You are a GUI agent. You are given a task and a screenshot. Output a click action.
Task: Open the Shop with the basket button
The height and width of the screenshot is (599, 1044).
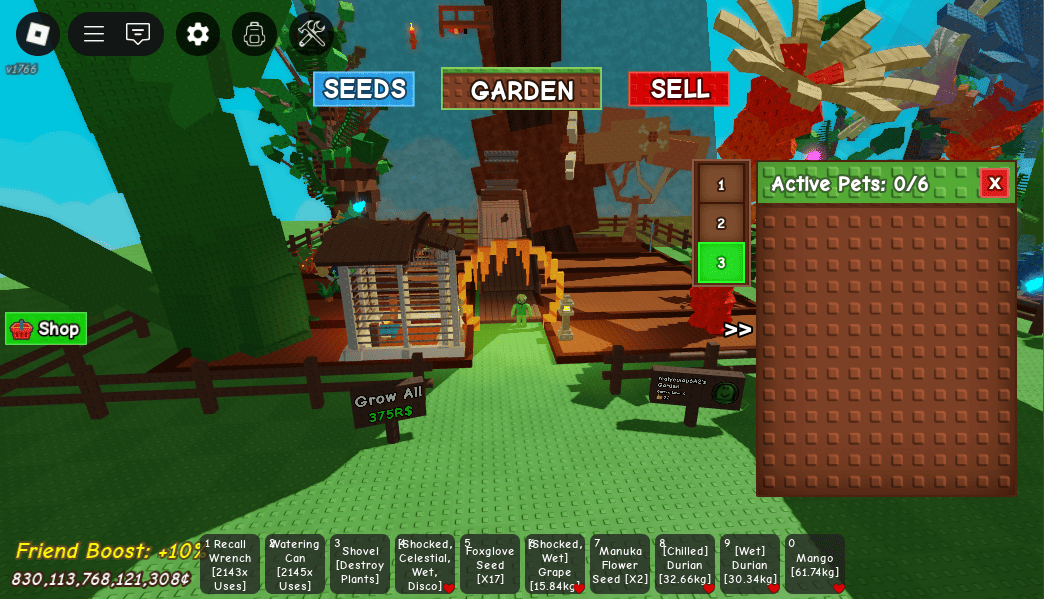click(x=46, y=328)
